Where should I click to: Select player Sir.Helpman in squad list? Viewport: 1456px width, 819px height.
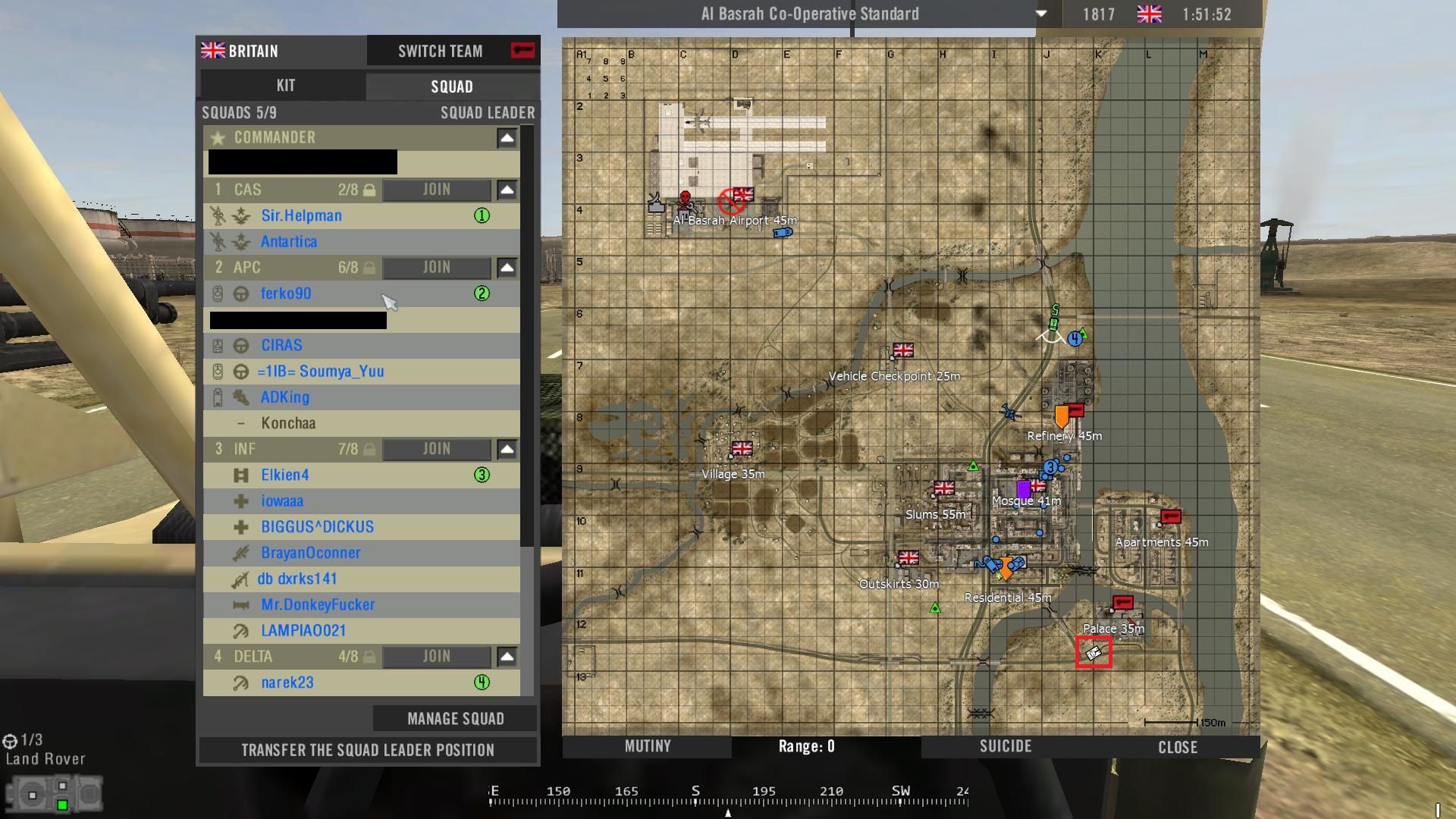(301, 215)
